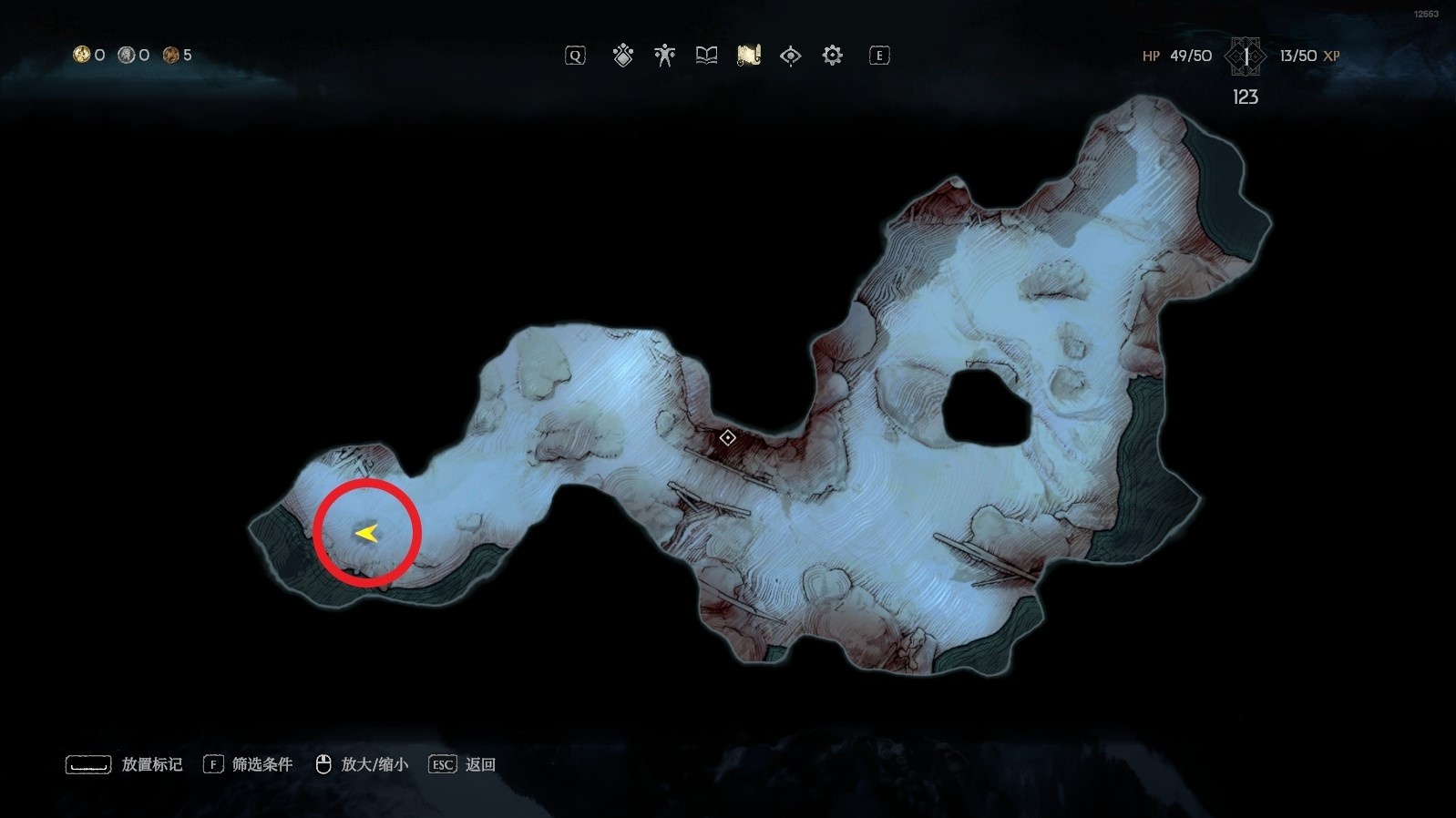1456x818 pixels.
Task: Open the journal open-book tab
Action: point(706,56)
